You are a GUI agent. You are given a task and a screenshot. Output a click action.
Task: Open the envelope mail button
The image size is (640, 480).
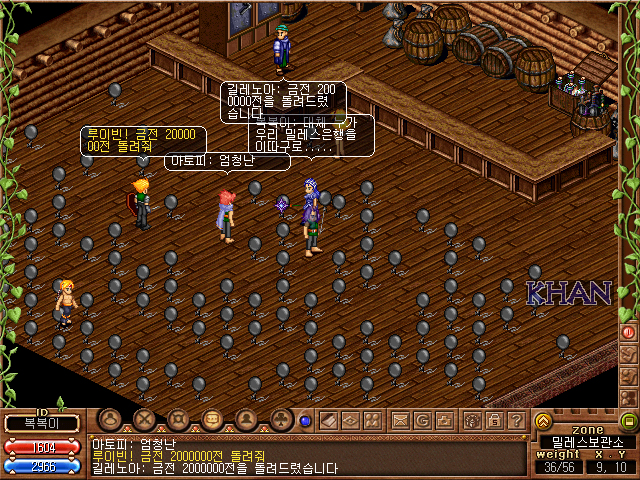point(400,420)
